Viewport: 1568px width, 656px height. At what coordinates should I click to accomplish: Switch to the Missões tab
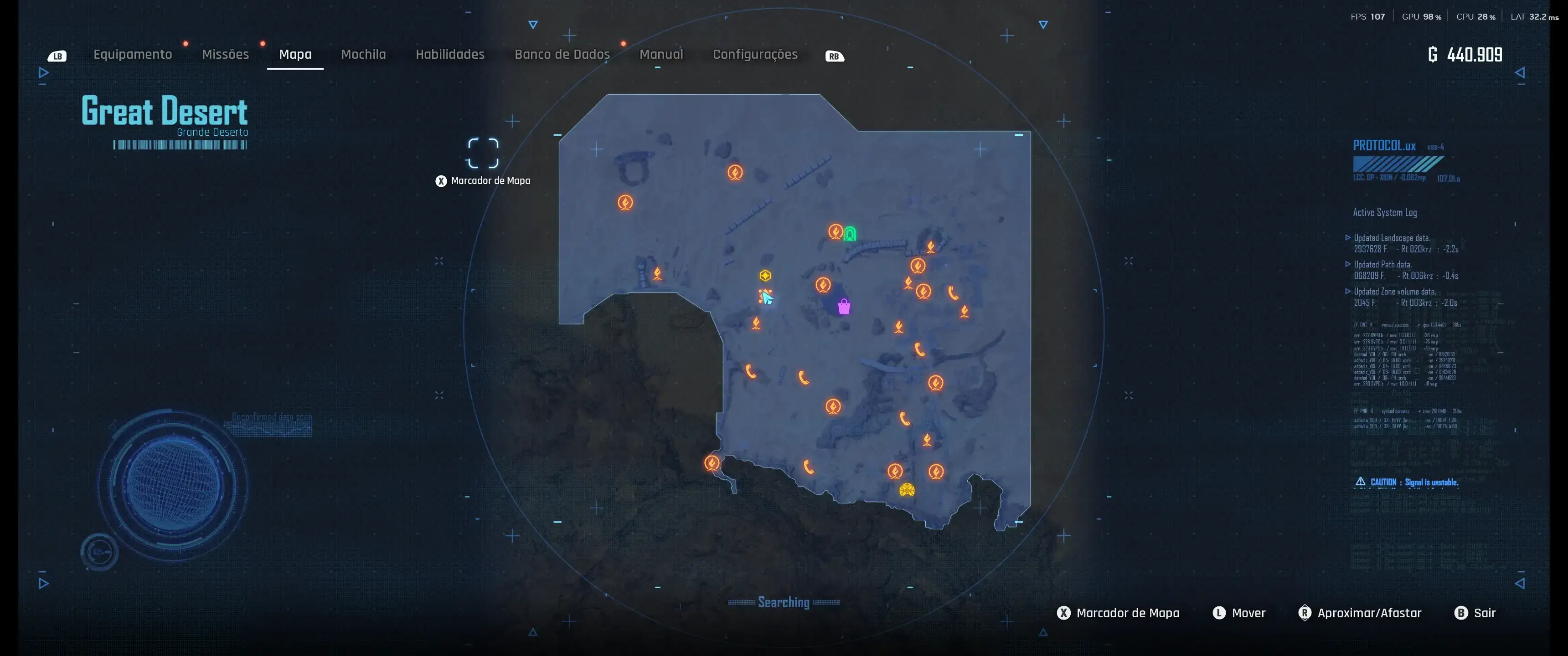pos(225,54)
